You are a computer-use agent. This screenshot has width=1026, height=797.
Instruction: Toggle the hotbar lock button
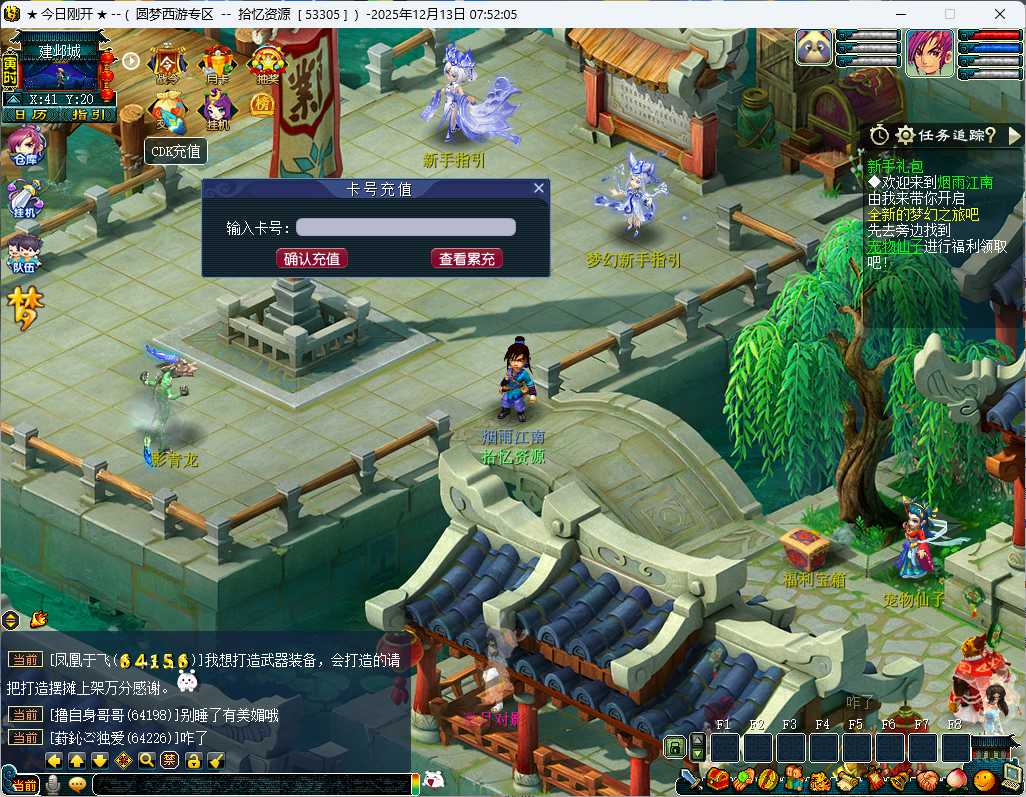click(676, 747)
